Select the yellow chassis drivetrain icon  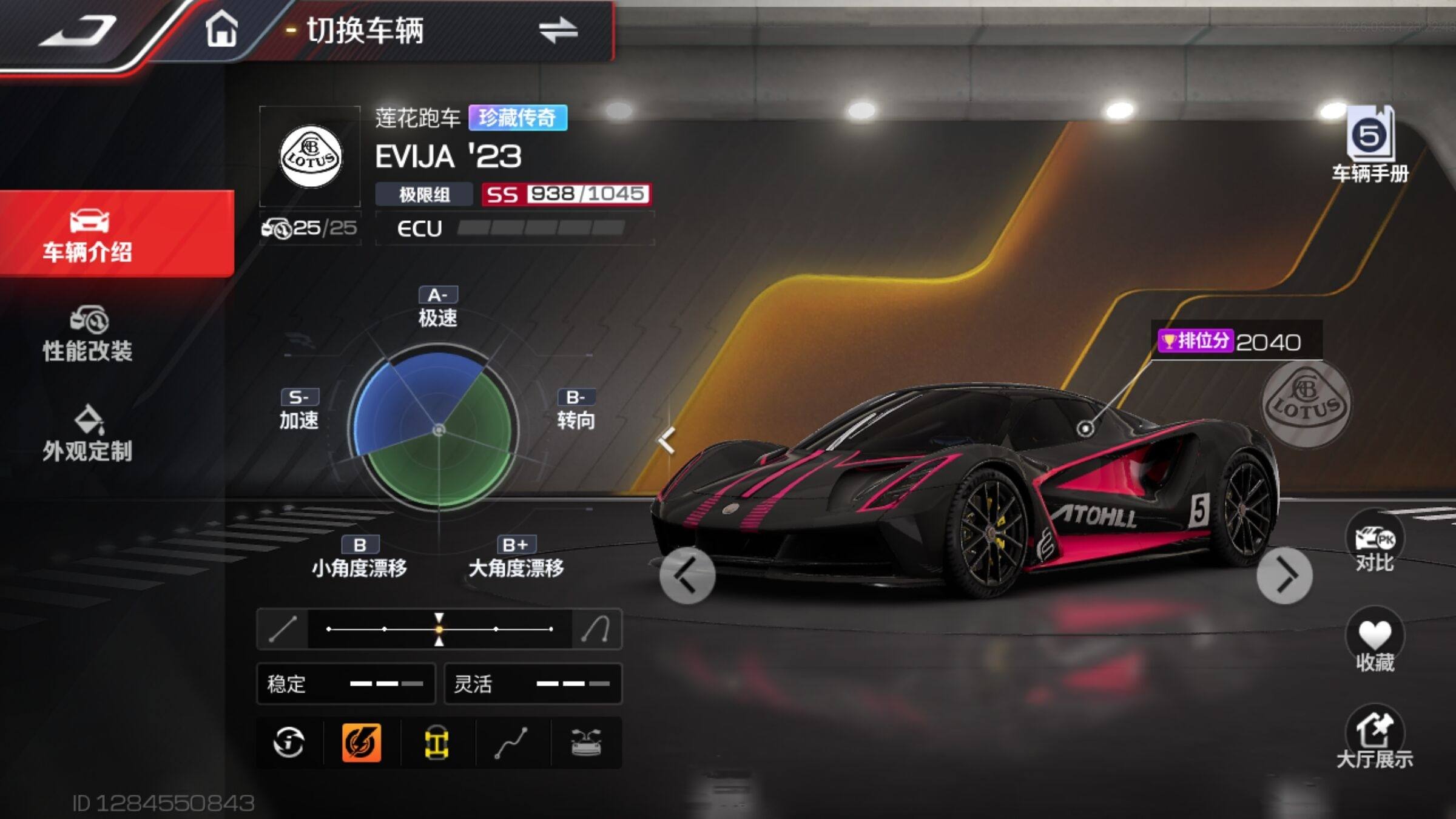pyautogui.click(x=436, y=742)
